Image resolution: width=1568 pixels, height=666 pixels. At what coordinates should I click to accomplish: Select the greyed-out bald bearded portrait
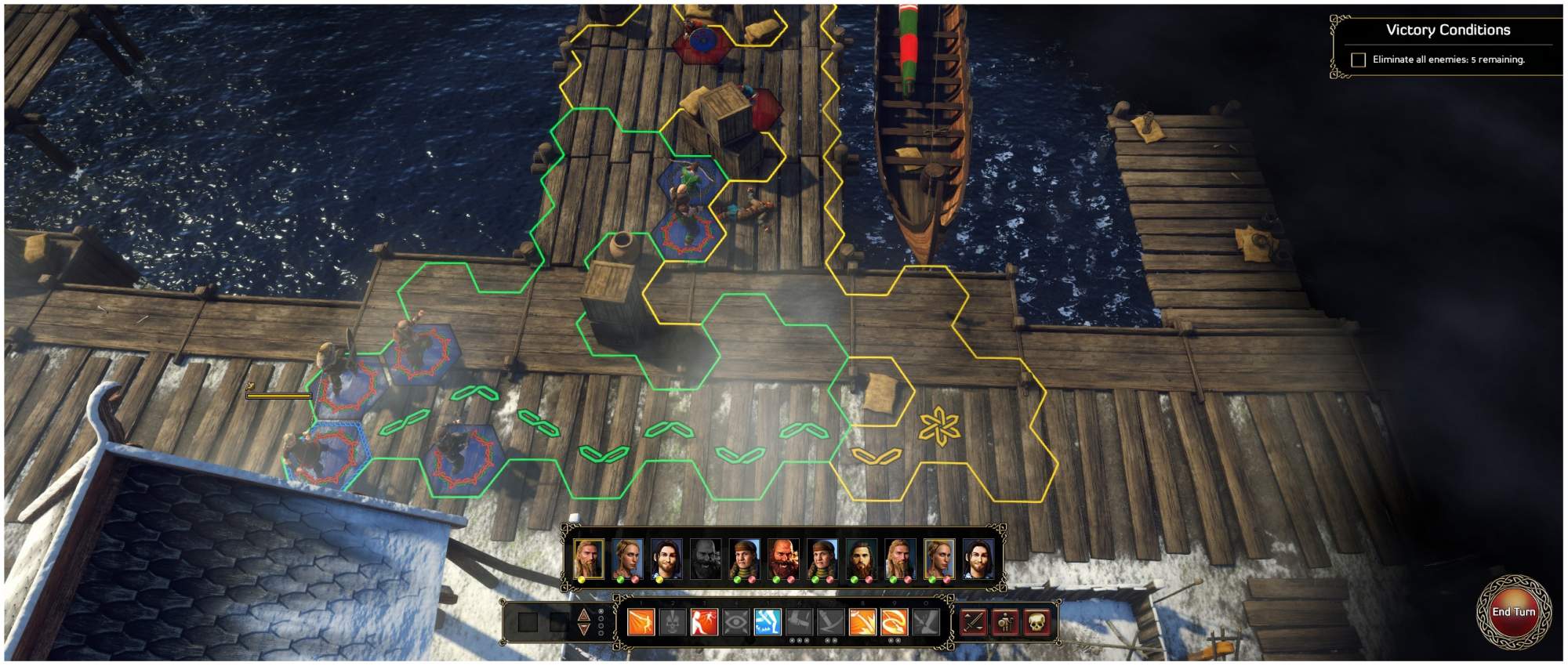[x=705, y=558]
